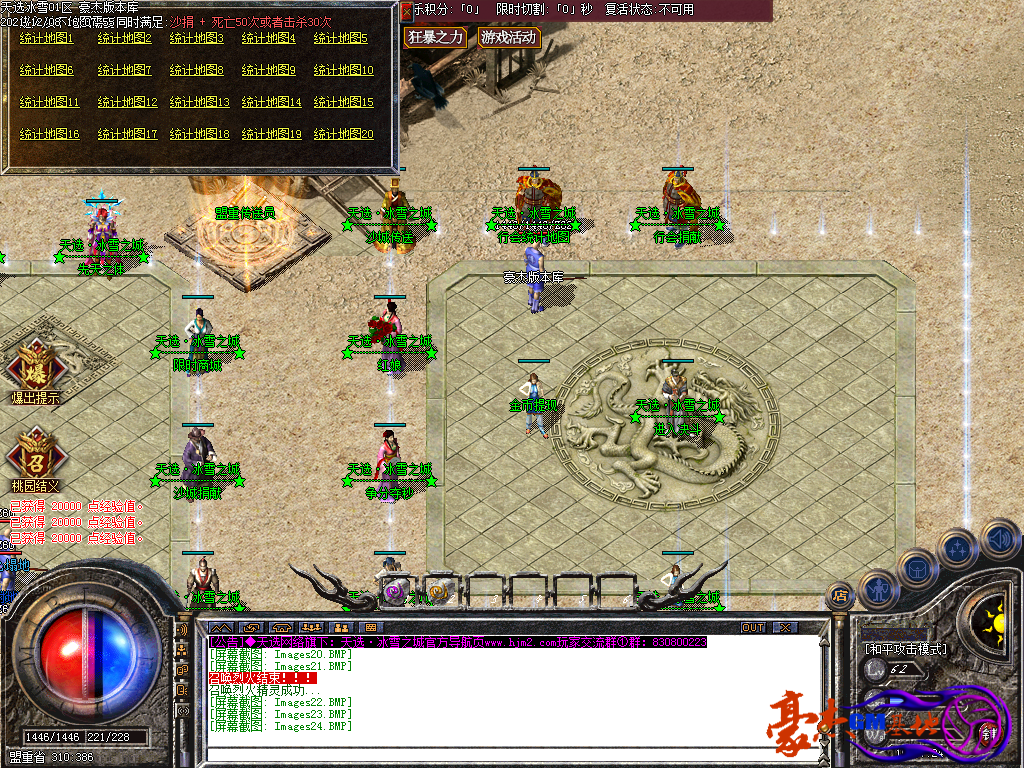Use the purple swirl scroll hotbar item

click(395, 591)
